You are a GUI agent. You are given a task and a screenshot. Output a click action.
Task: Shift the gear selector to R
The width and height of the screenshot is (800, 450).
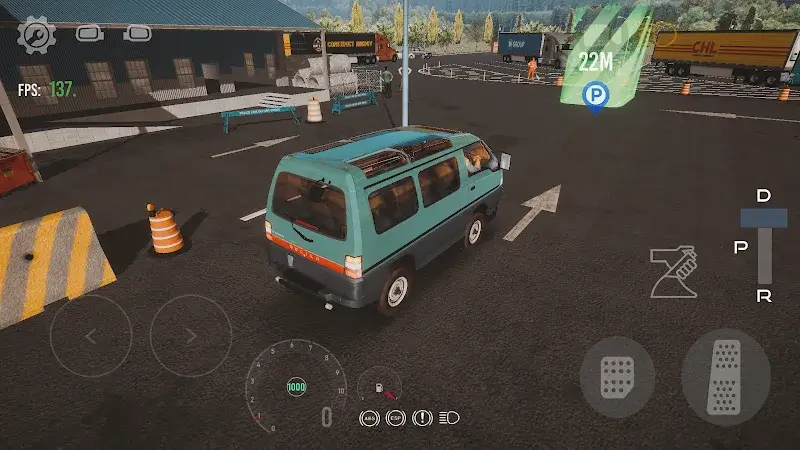(x=764, y=296)
